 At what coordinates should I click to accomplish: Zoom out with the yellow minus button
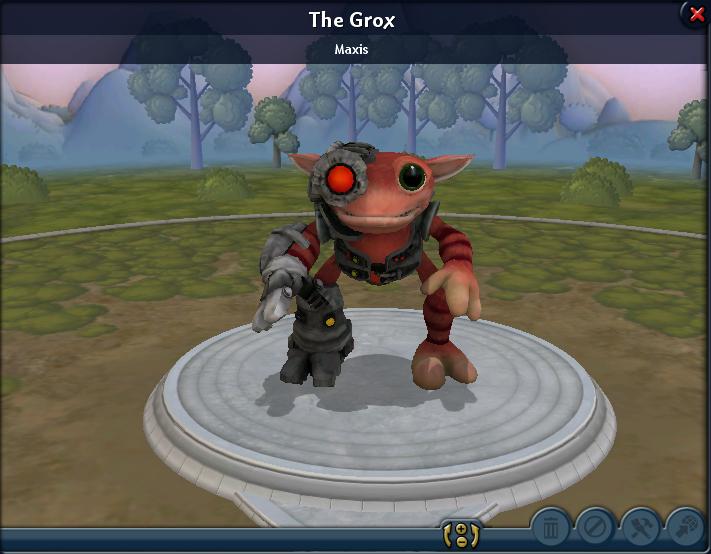click(462, 542)
